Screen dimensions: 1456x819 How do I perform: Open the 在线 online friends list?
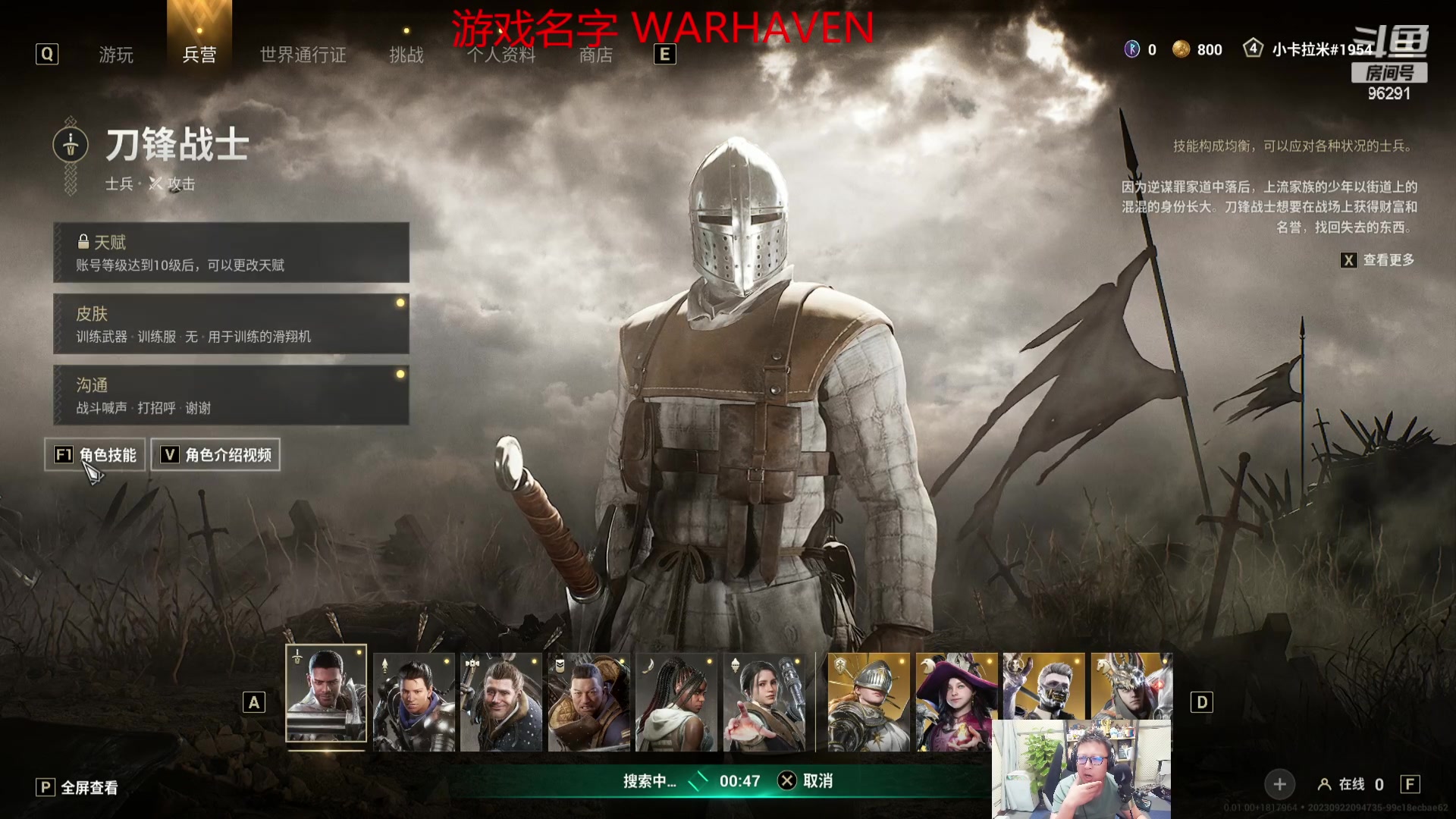coord(1351,784)
